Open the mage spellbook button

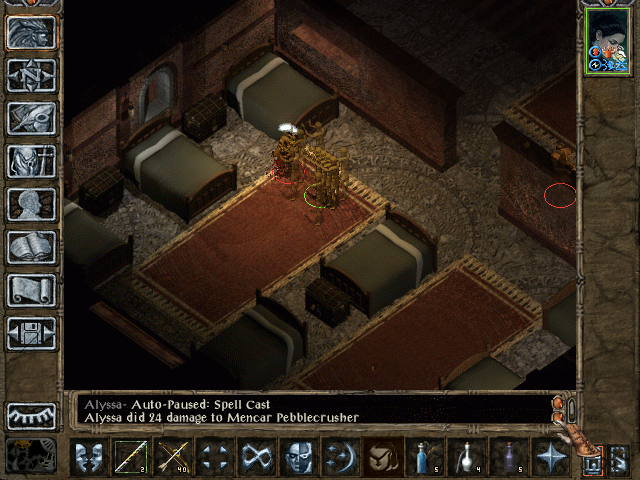[31, 247]
